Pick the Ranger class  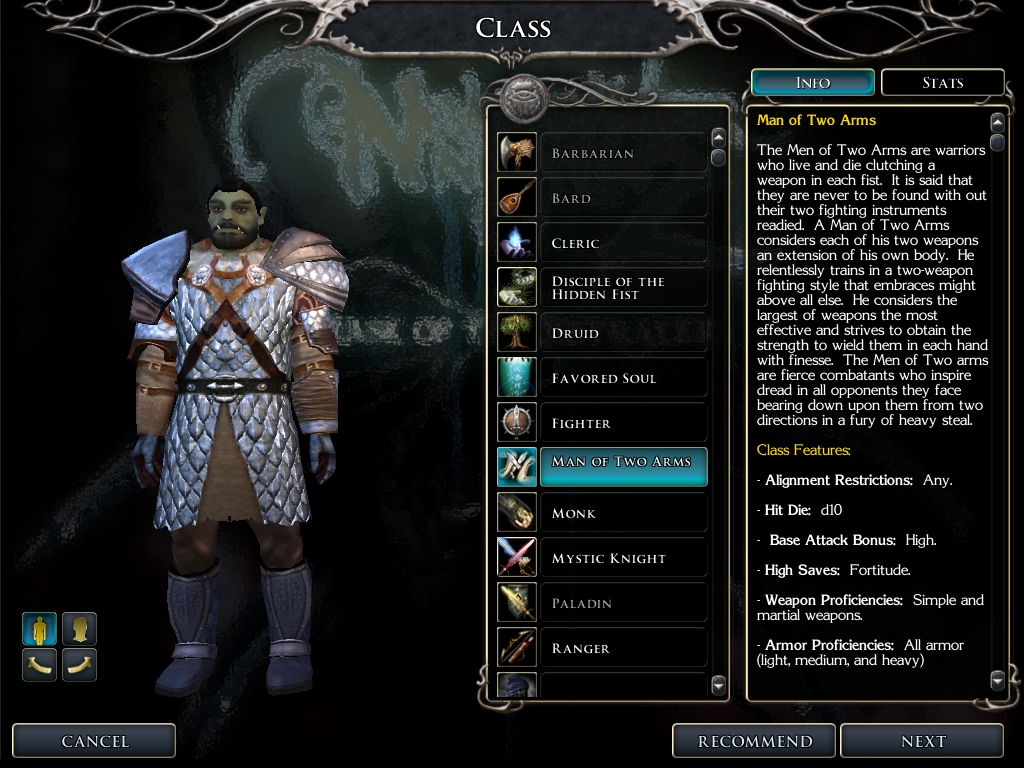tap(622, 648)
